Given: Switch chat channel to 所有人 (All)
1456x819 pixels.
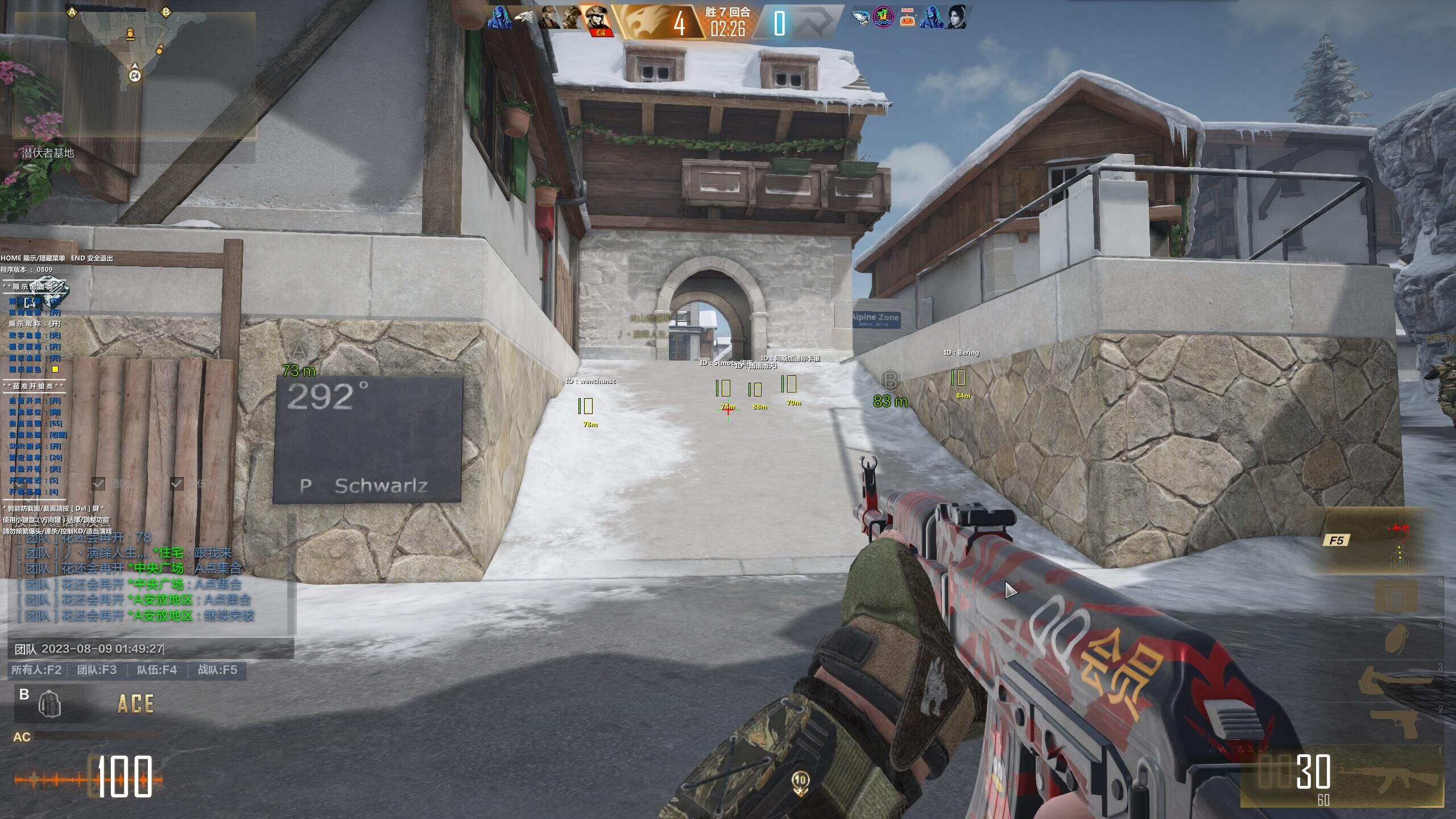Looking at the screenshot, I should 36,670.
